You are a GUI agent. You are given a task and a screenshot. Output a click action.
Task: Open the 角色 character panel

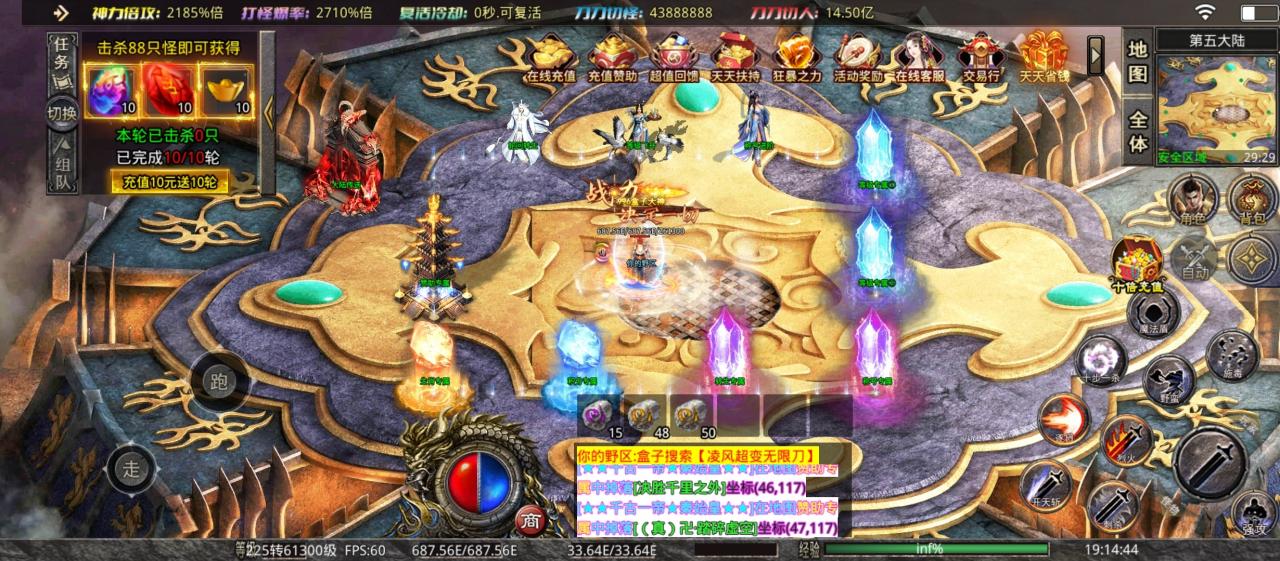tap(1190, 198)
